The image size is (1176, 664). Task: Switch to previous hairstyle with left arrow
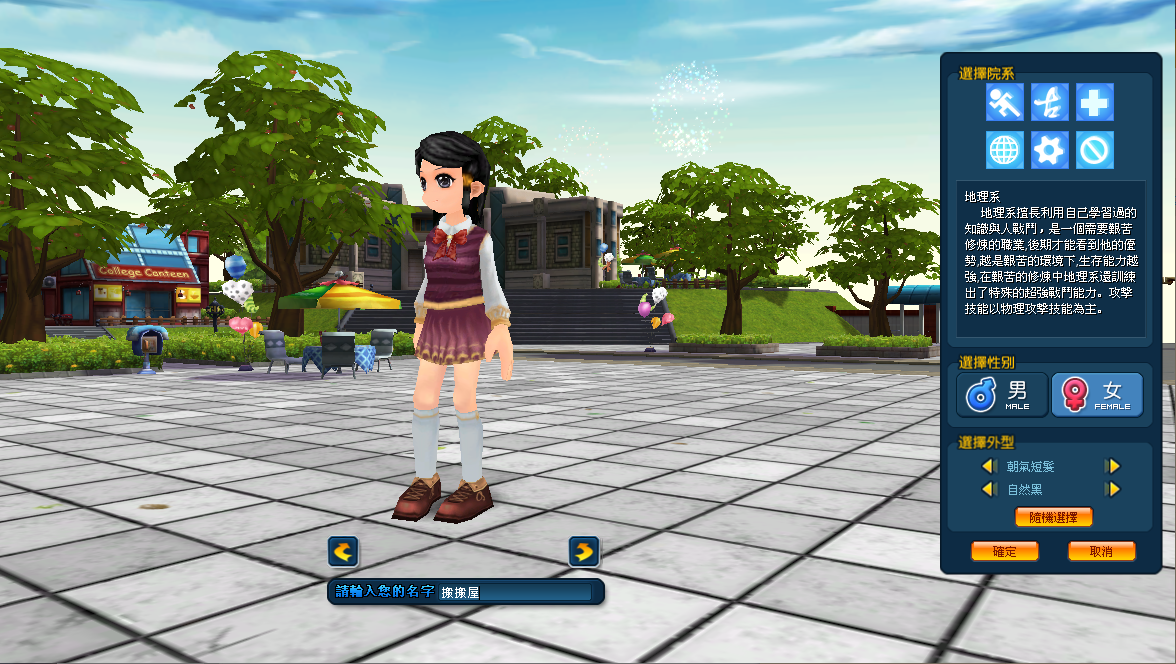[988, 466]
